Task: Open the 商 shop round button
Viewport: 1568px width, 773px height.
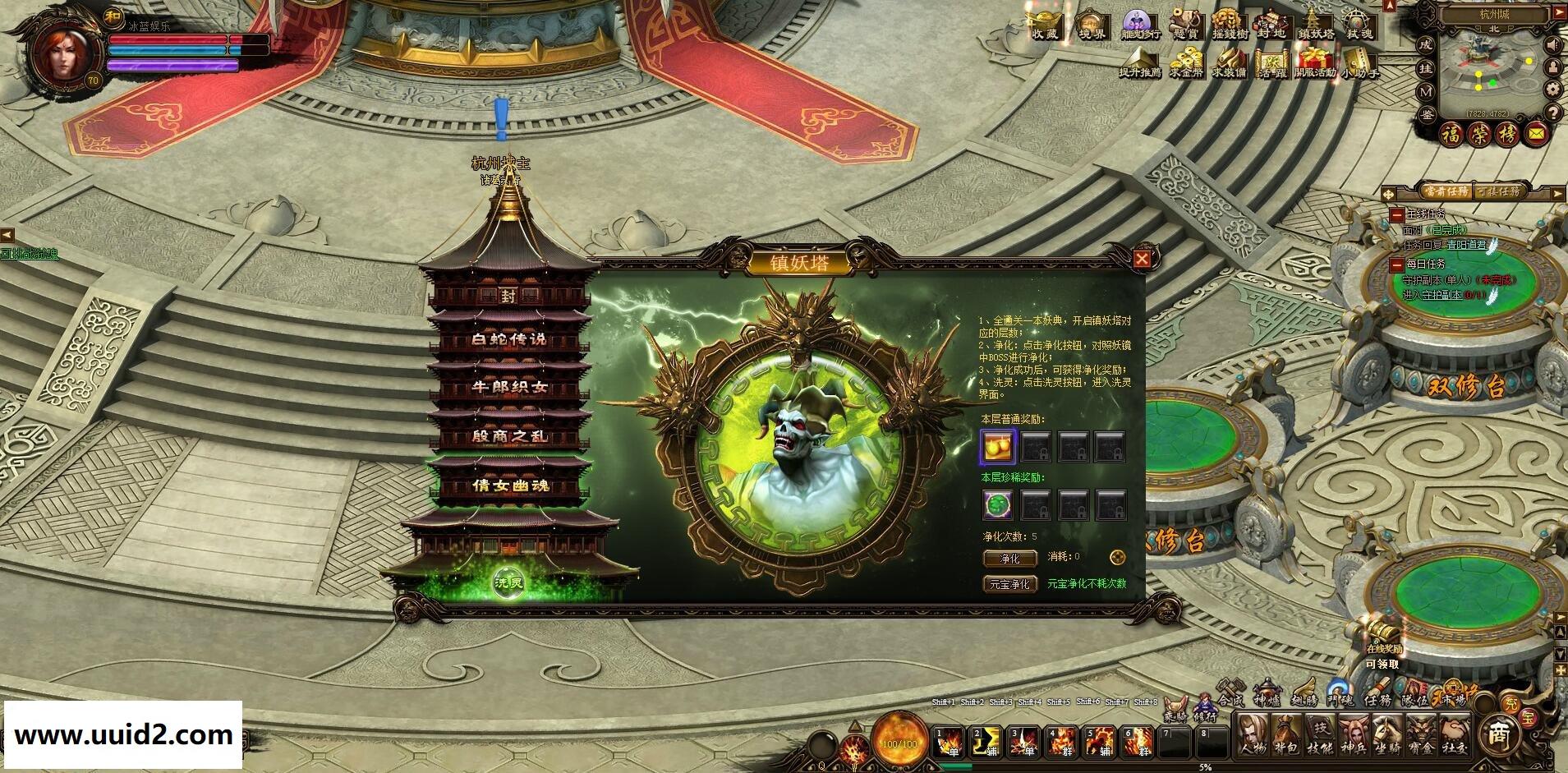Action: [x=1501, y=734]
